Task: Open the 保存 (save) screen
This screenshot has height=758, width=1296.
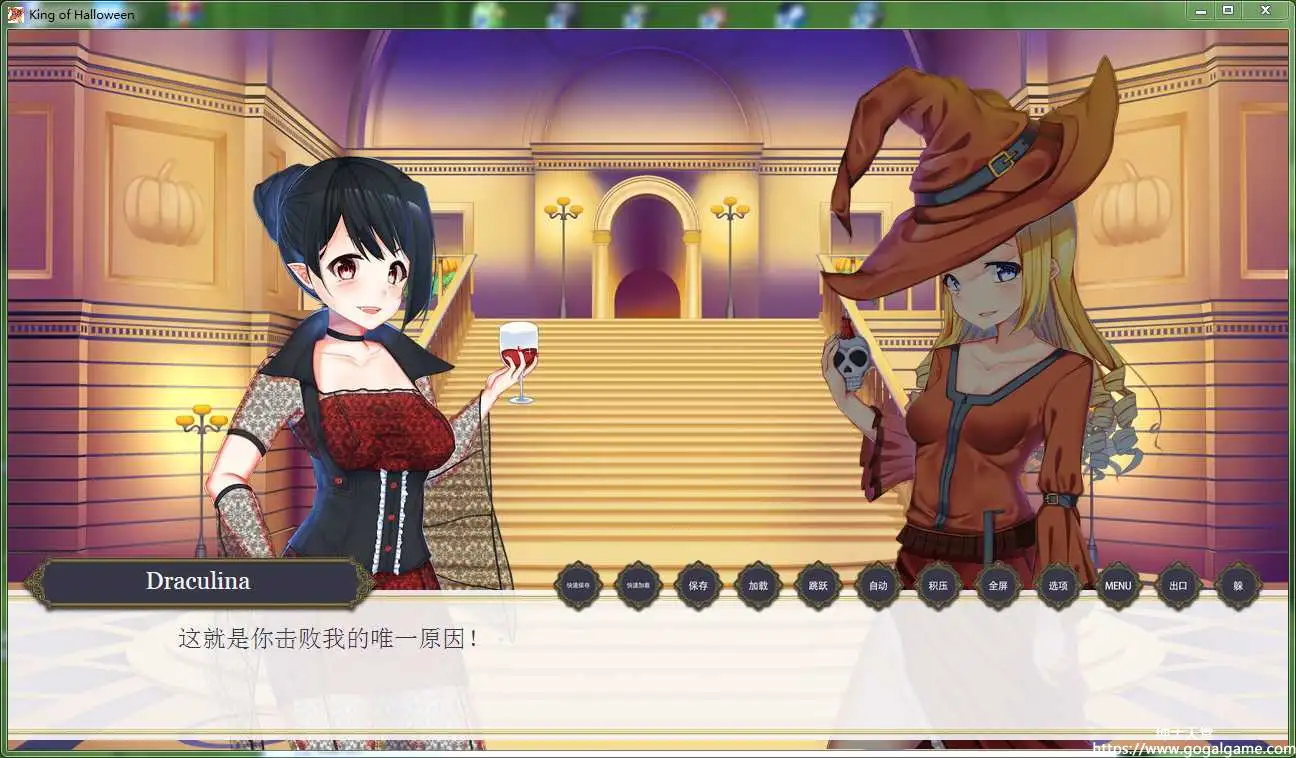Action: (x=699, y=588)
